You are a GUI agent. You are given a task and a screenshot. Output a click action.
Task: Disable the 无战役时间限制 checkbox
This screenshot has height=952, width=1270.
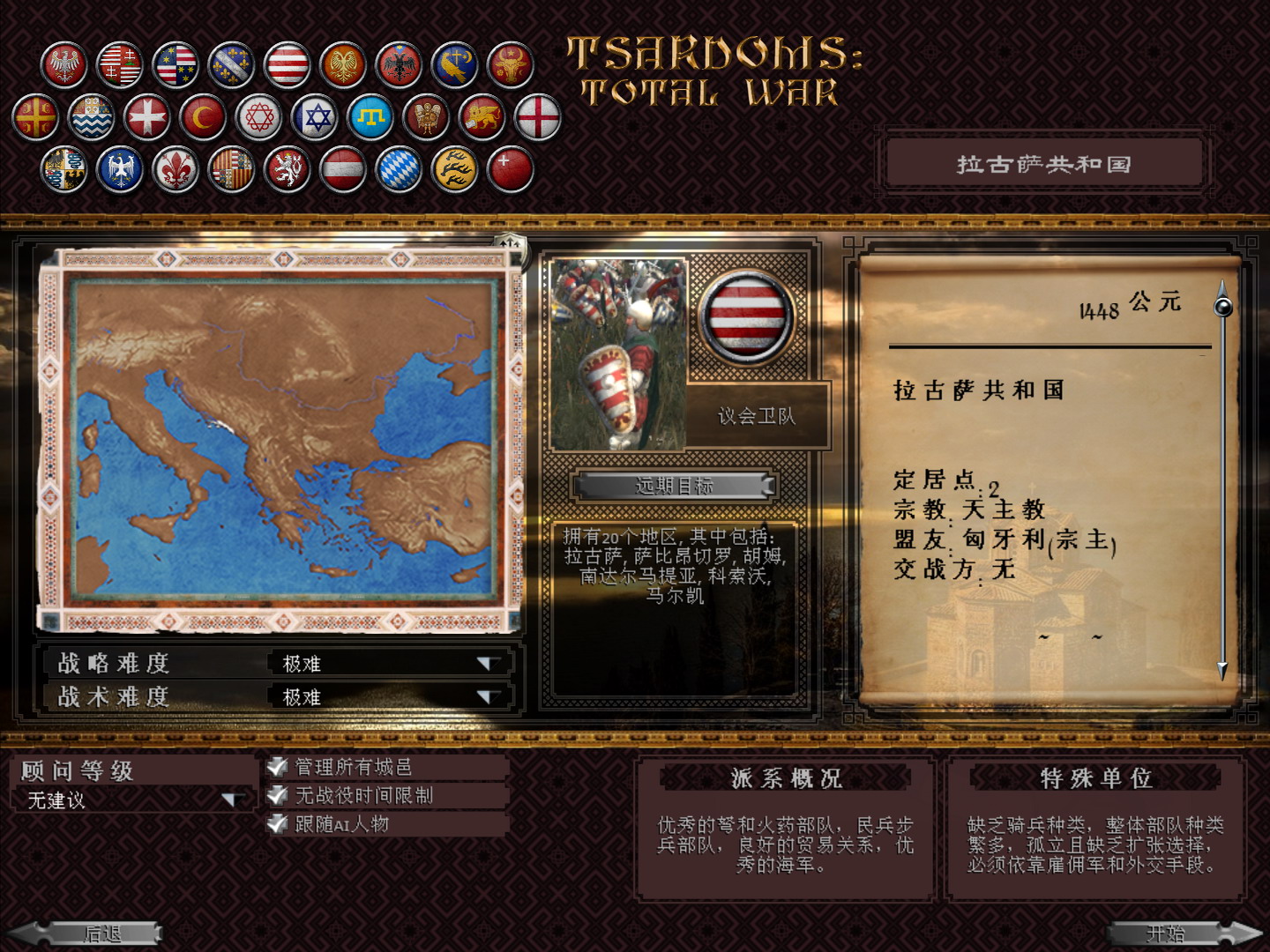pos(276,795)
